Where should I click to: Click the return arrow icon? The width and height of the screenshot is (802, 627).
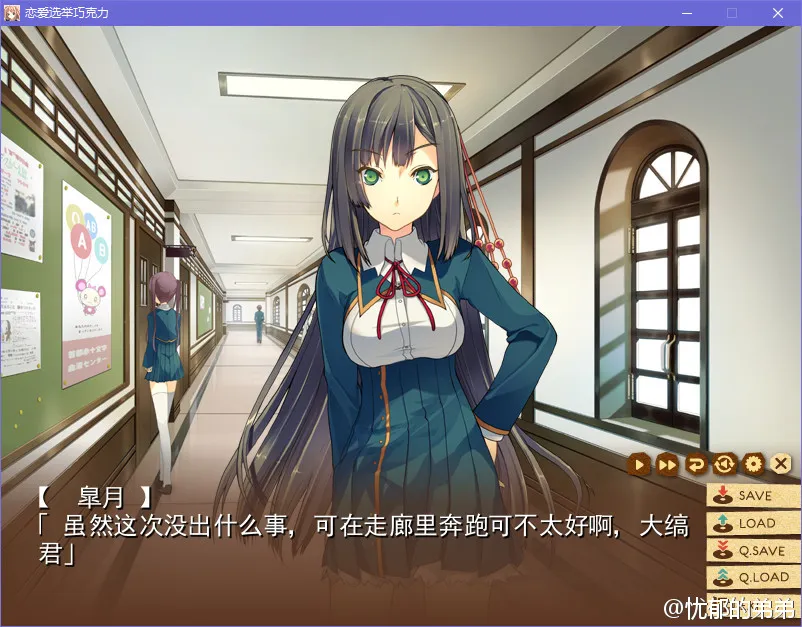(696, 464)
